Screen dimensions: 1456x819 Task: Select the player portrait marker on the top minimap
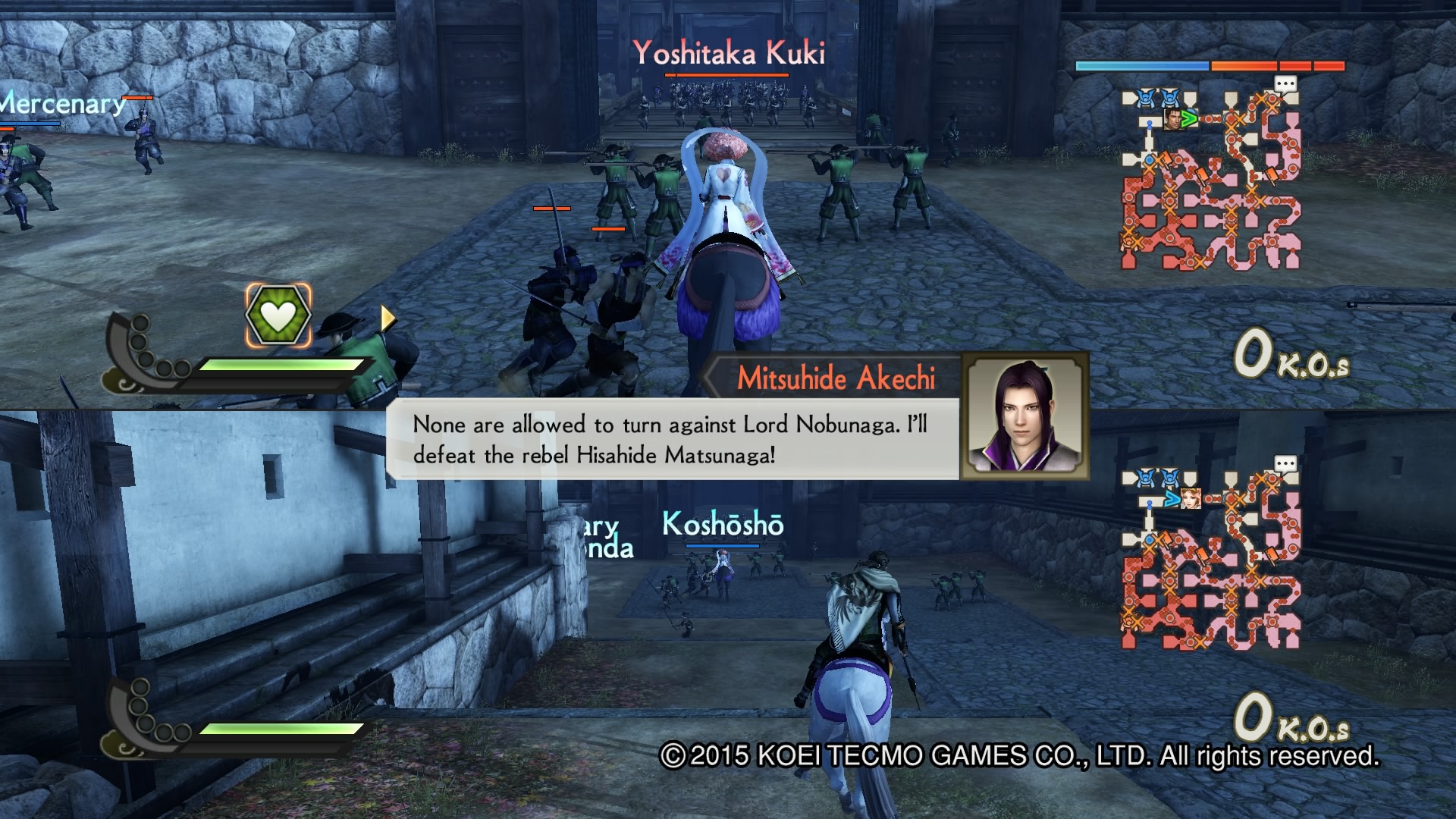point(1171,121)
